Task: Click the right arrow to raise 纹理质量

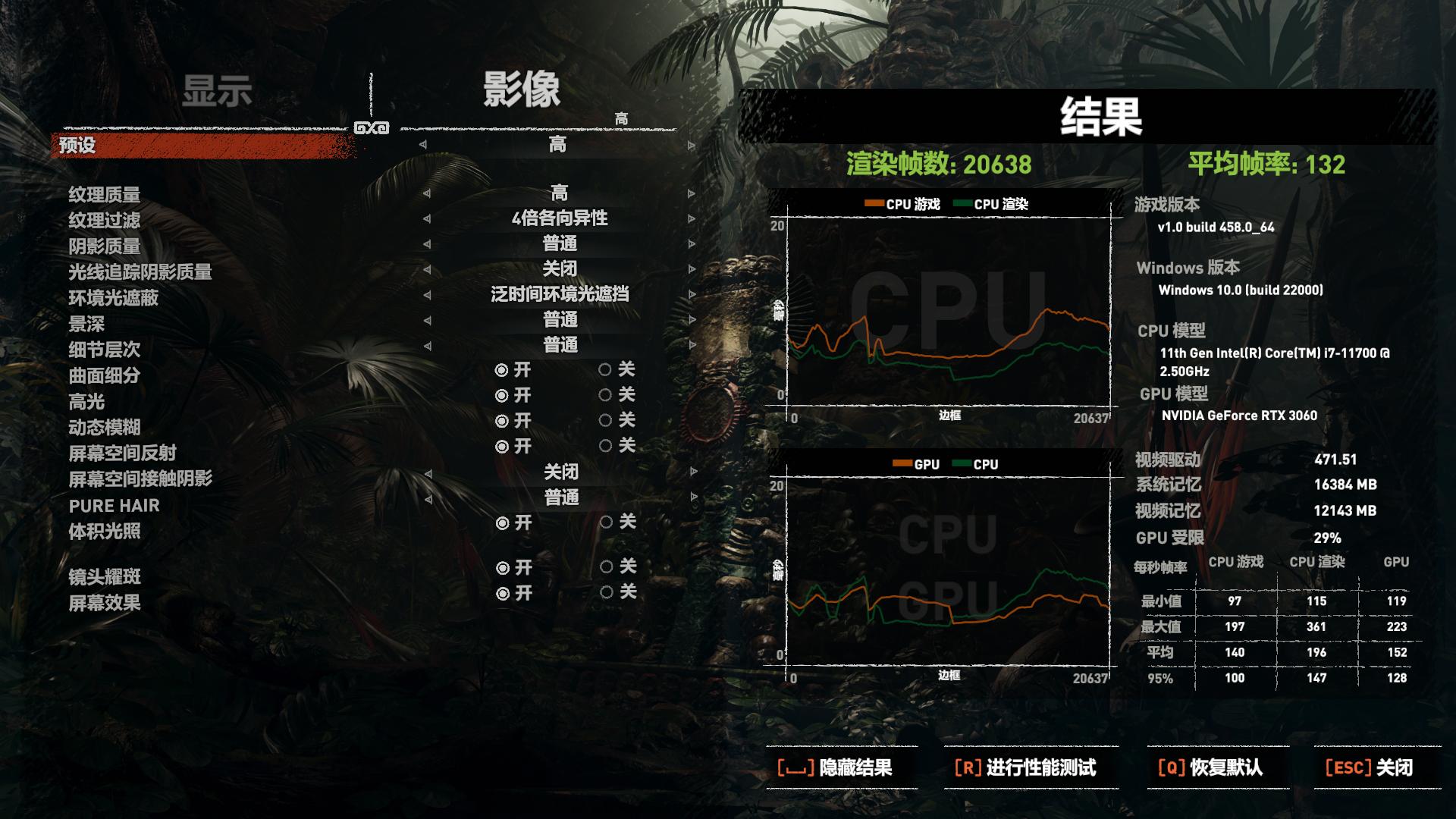Action: [x=692, y=194]
